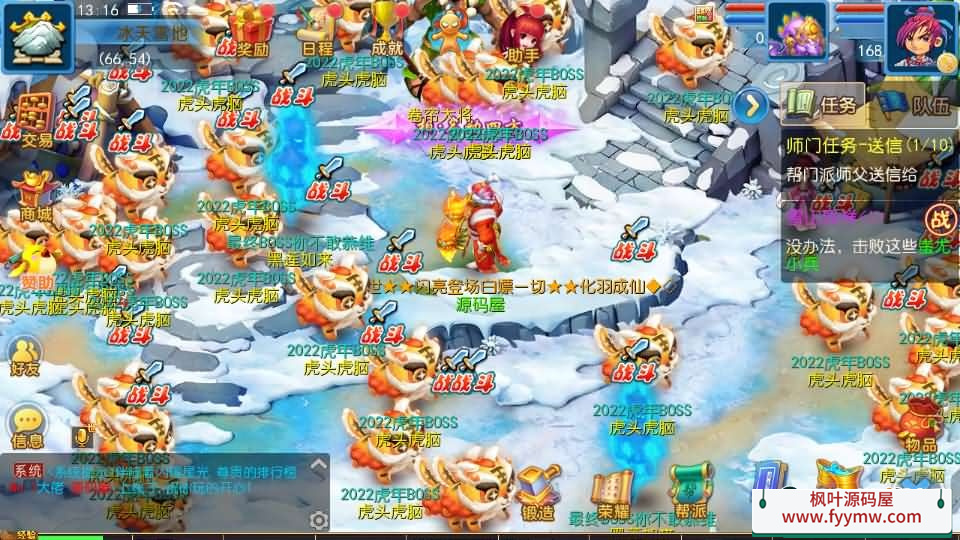Open chat settings gear icon
Image resolution: width=960 pixels, height=540 pixels.
point(319,519)
